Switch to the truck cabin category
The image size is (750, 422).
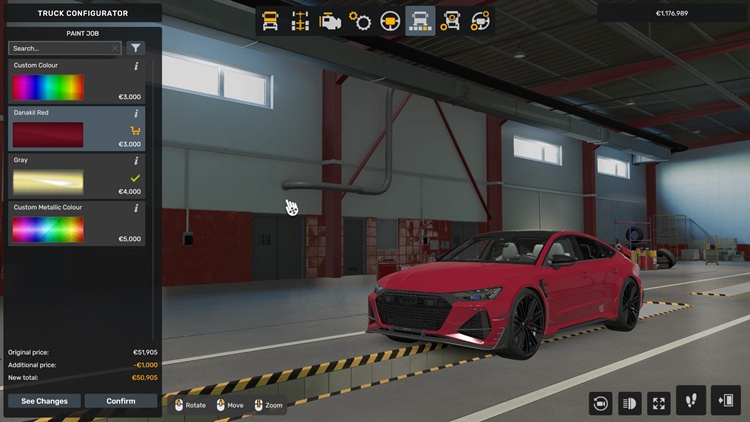pyautogui.click(x=270, y=21)
